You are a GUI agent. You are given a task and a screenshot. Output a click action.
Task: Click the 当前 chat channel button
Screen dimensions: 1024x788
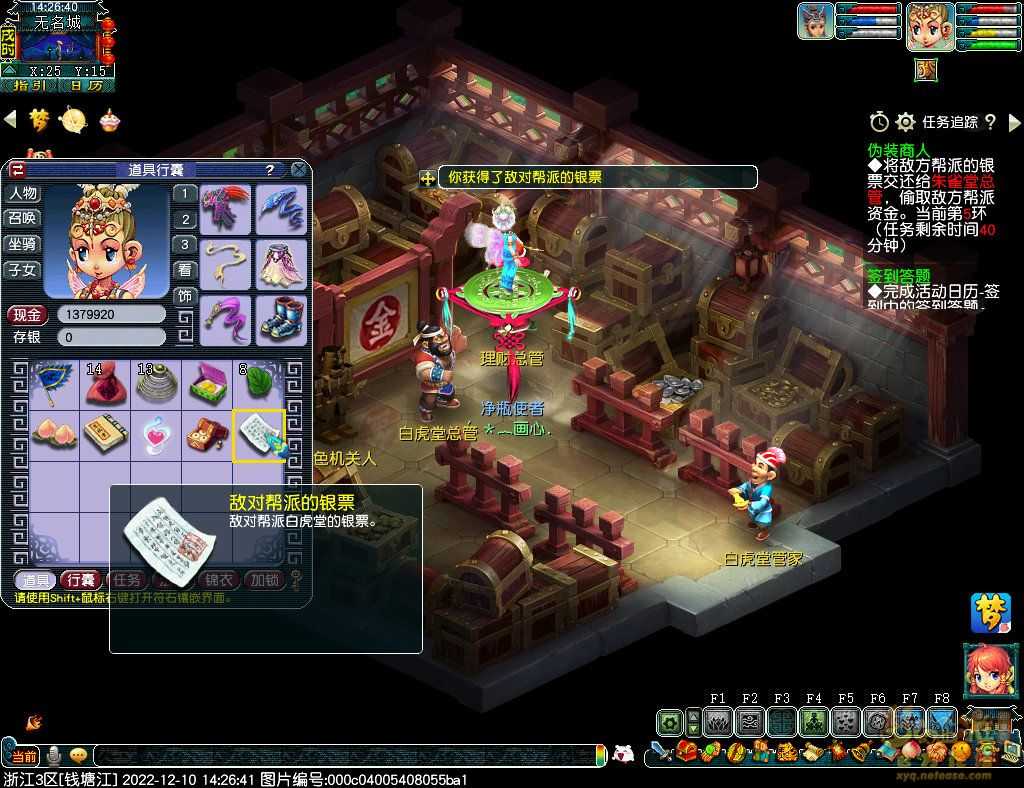pyautogui.click(x=24, y=756)
